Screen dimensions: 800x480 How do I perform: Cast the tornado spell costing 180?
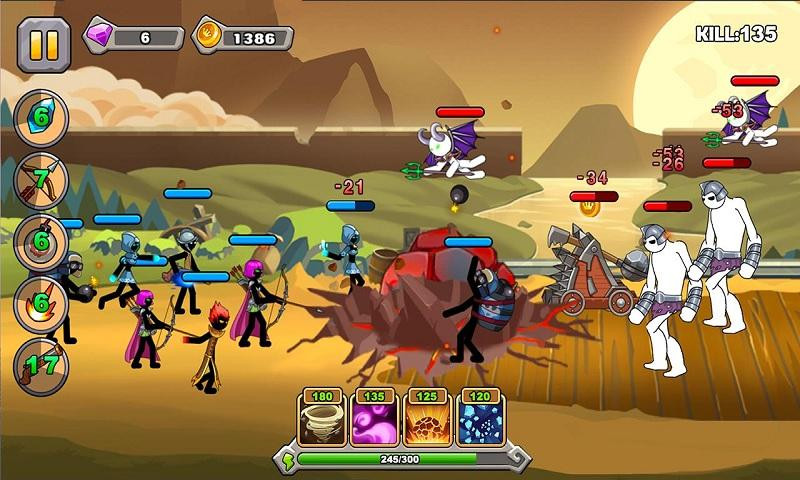(322, 421)
